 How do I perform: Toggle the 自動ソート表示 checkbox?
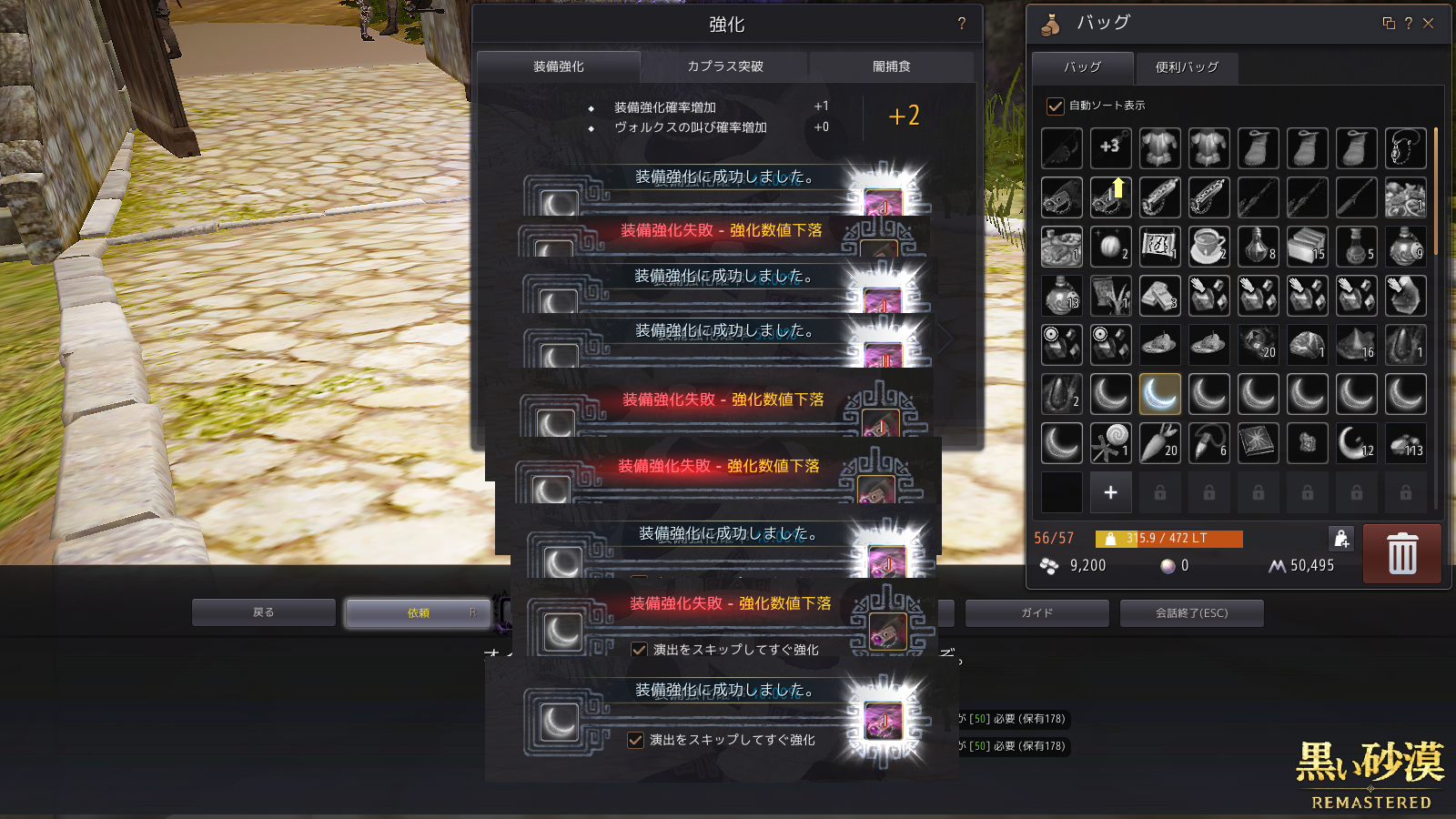click(1056, 106)
